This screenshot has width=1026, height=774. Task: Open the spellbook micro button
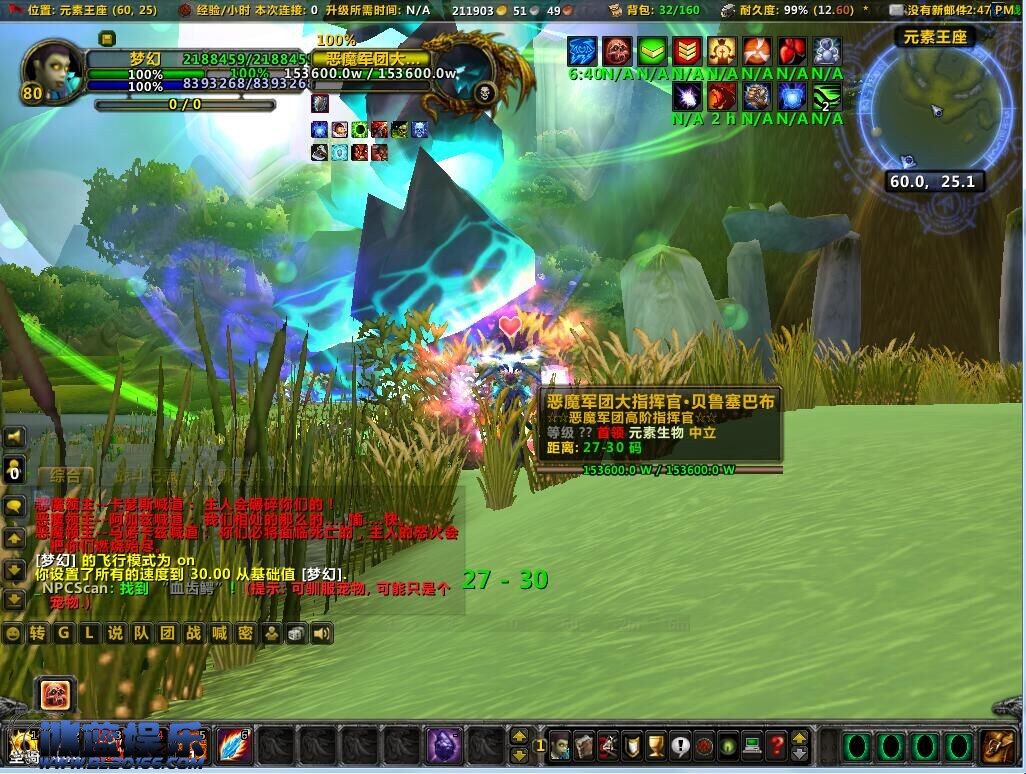[x=585, y=746]
